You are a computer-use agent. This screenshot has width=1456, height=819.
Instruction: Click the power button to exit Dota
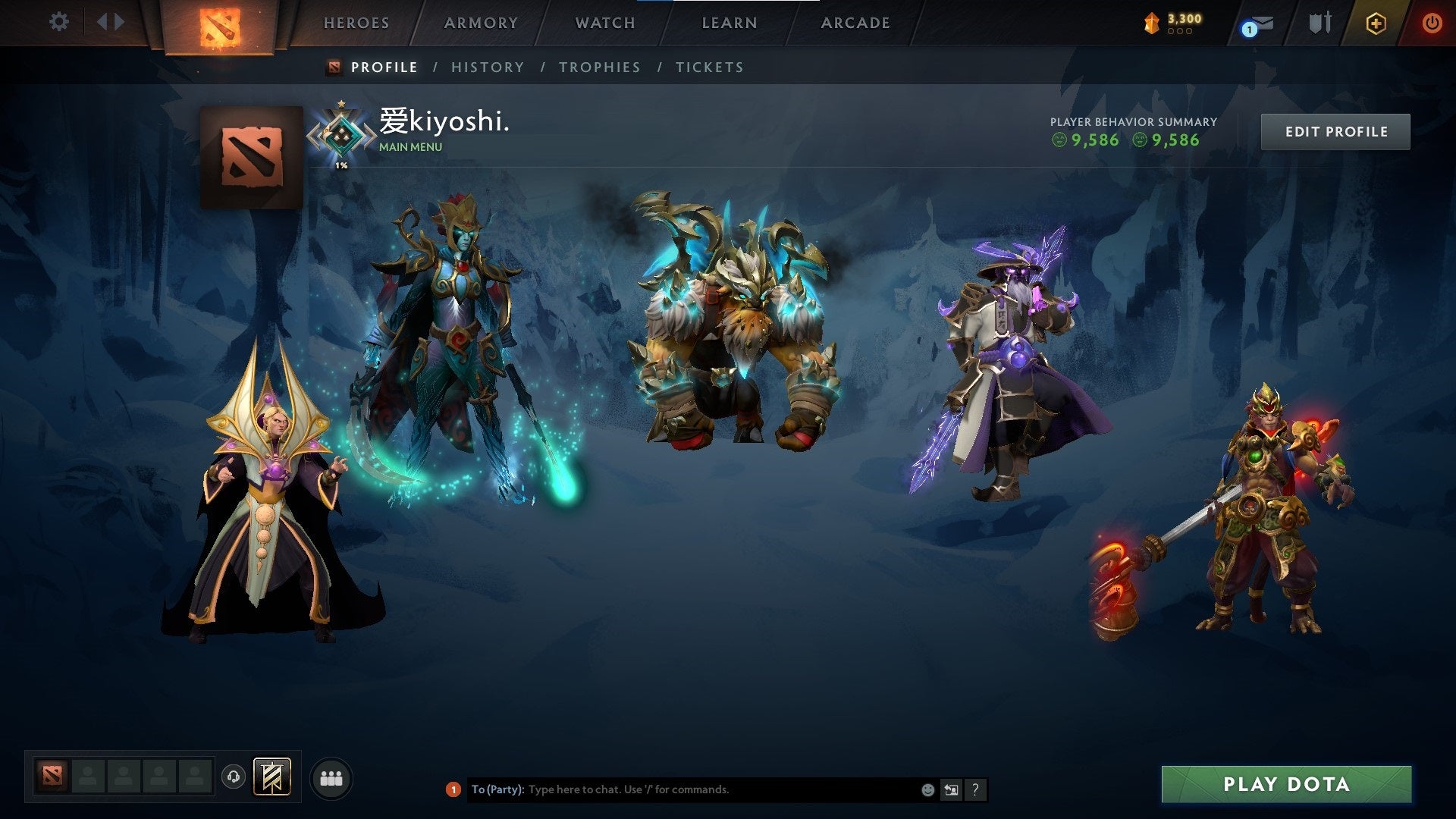(x=1433, y=22)
